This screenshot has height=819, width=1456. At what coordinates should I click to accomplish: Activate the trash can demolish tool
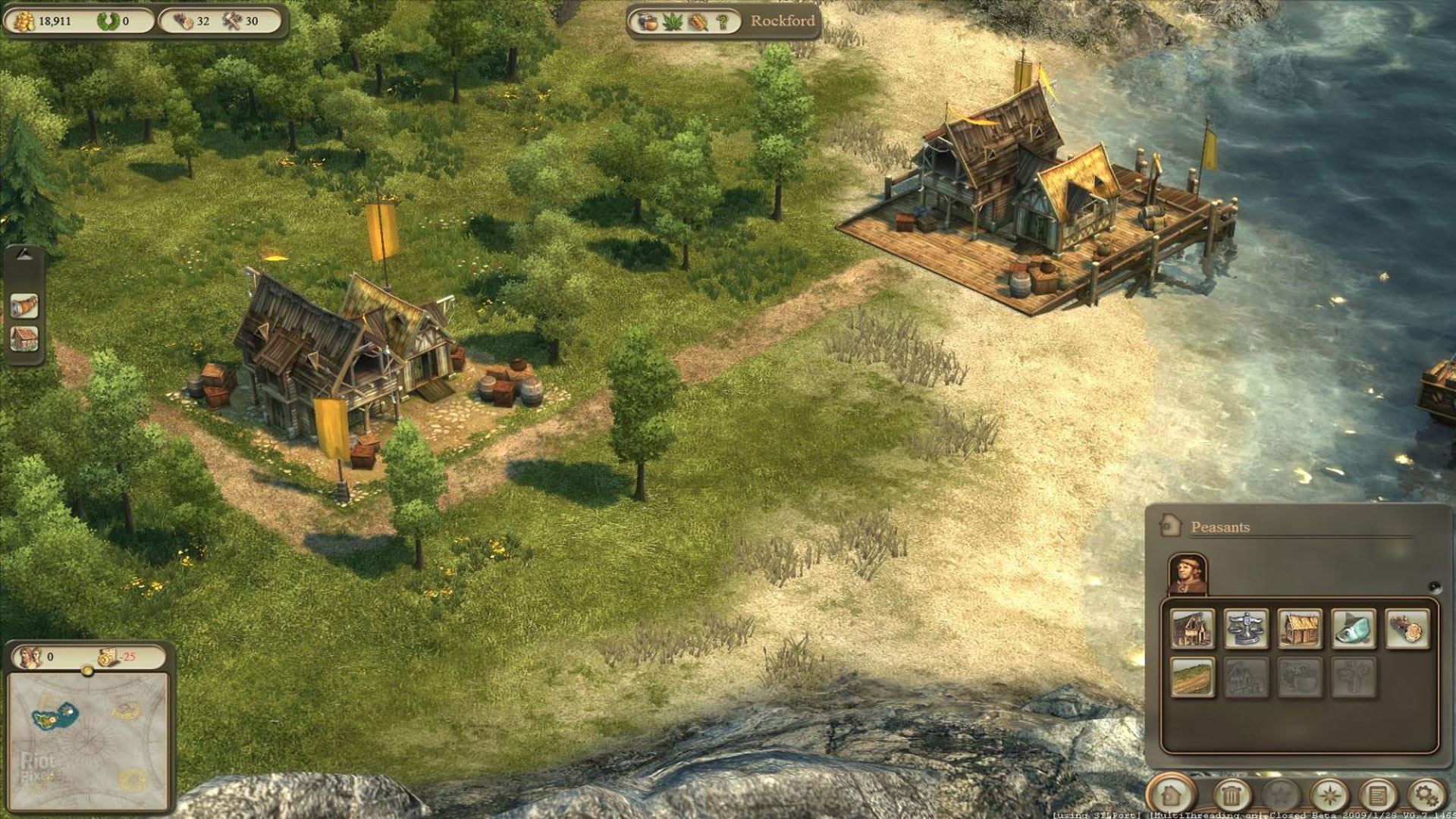(1232, 795)
